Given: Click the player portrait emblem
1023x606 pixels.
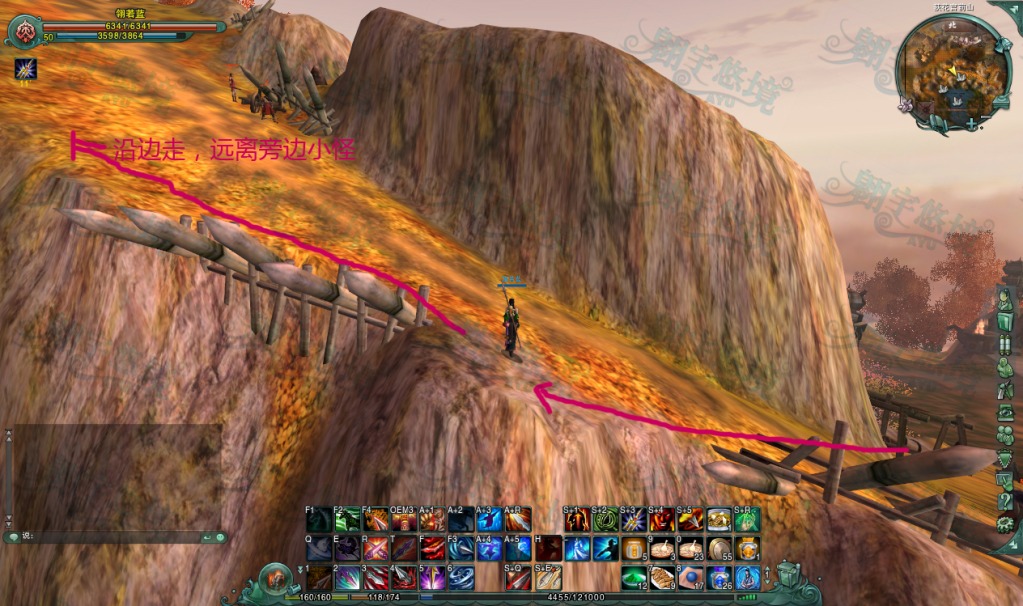Looking at the screenshot, I should pyautogui.click(x=21, y=31).
